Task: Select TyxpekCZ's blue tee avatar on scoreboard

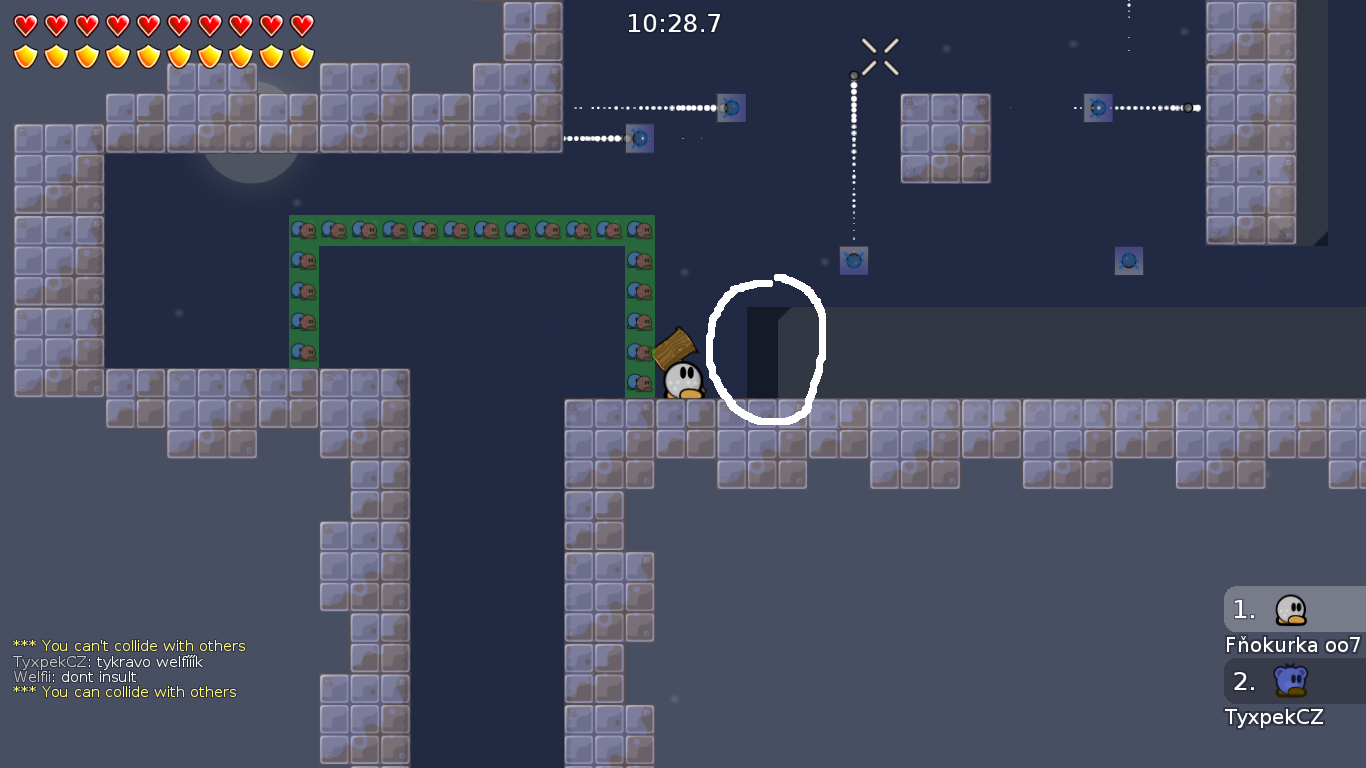Action: 1290,681
